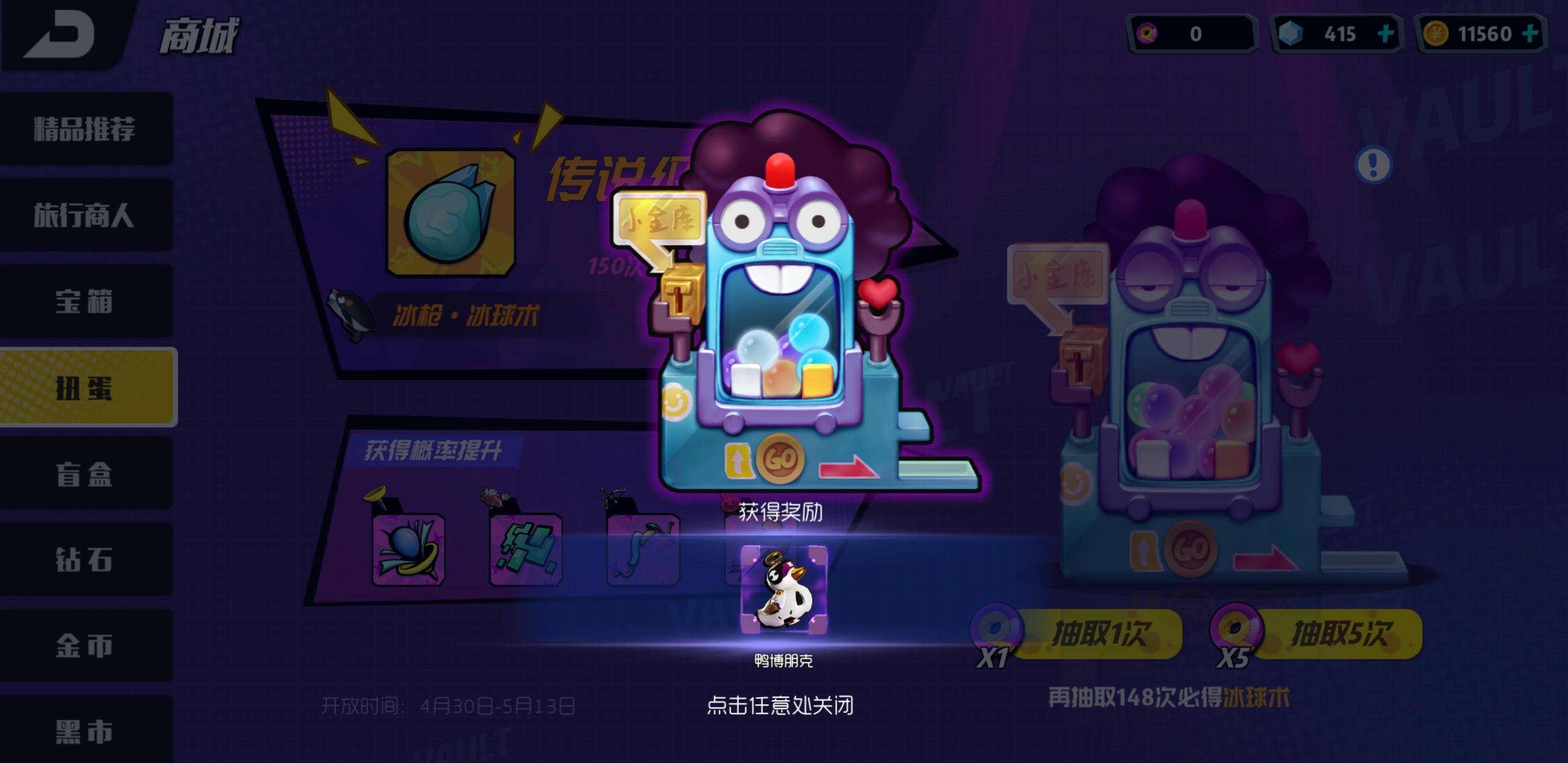Viewport: 1568px width, 763px height.
Task: Click the + to buy diamonds
Action: click(x=1389, y=33)
